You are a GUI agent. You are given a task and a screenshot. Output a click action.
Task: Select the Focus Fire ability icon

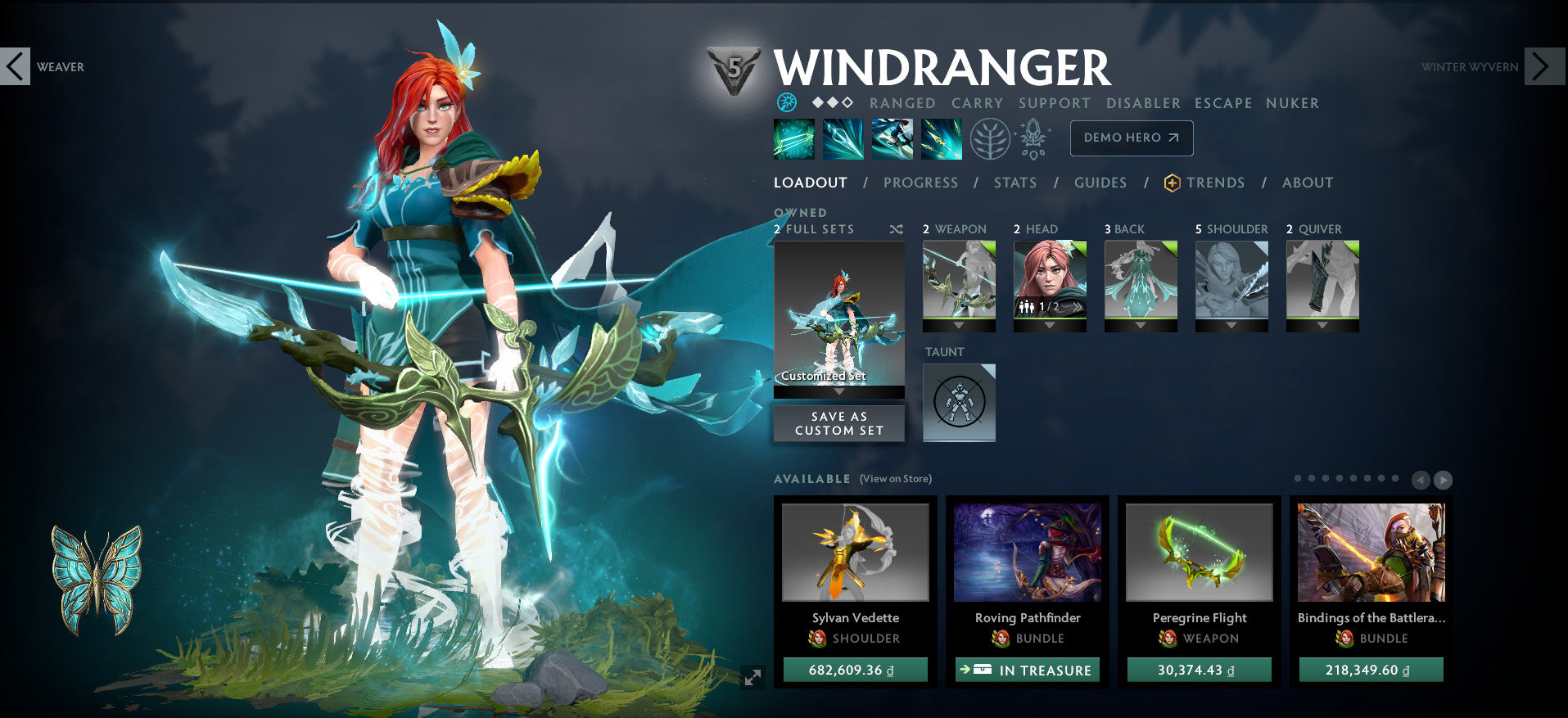pyautogui.click(x=941, y=139)
